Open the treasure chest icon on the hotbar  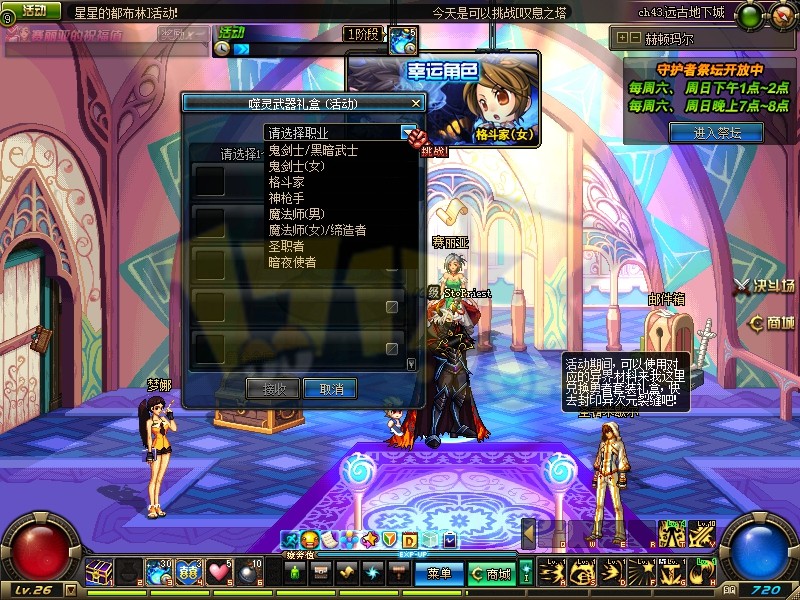pyautogui.click(x=99, y=572)
